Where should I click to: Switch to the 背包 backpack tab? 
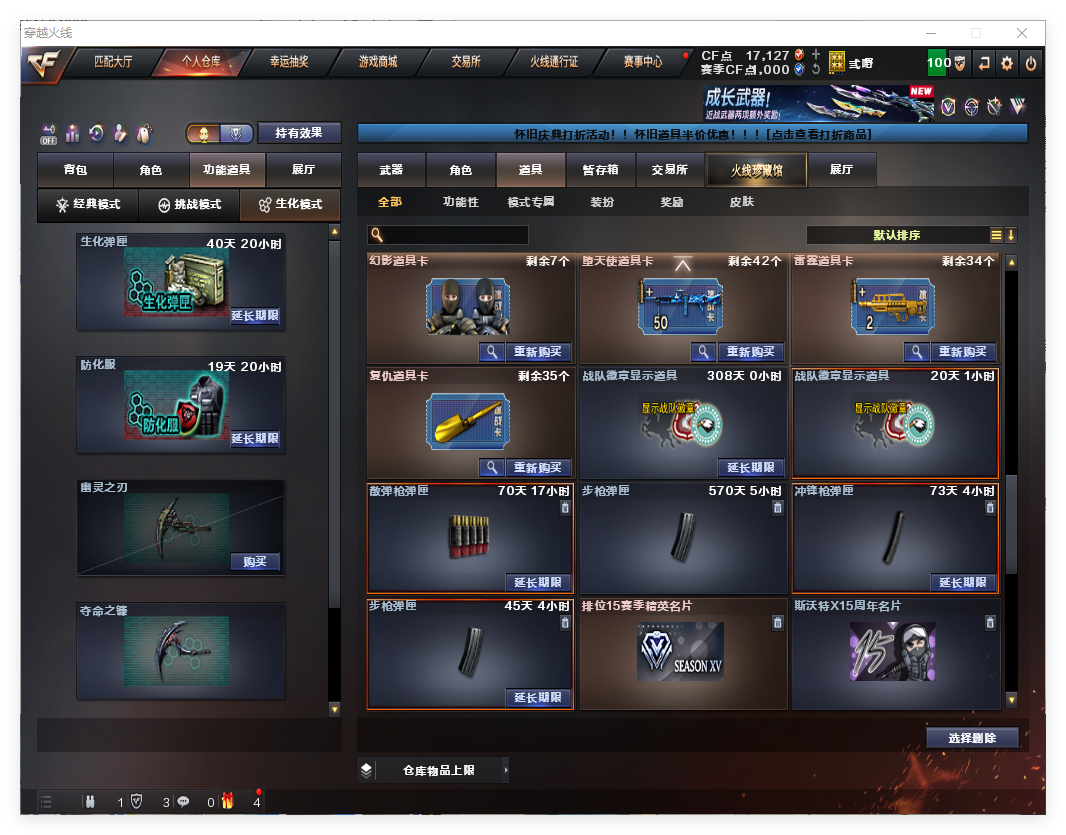(75, 171)
